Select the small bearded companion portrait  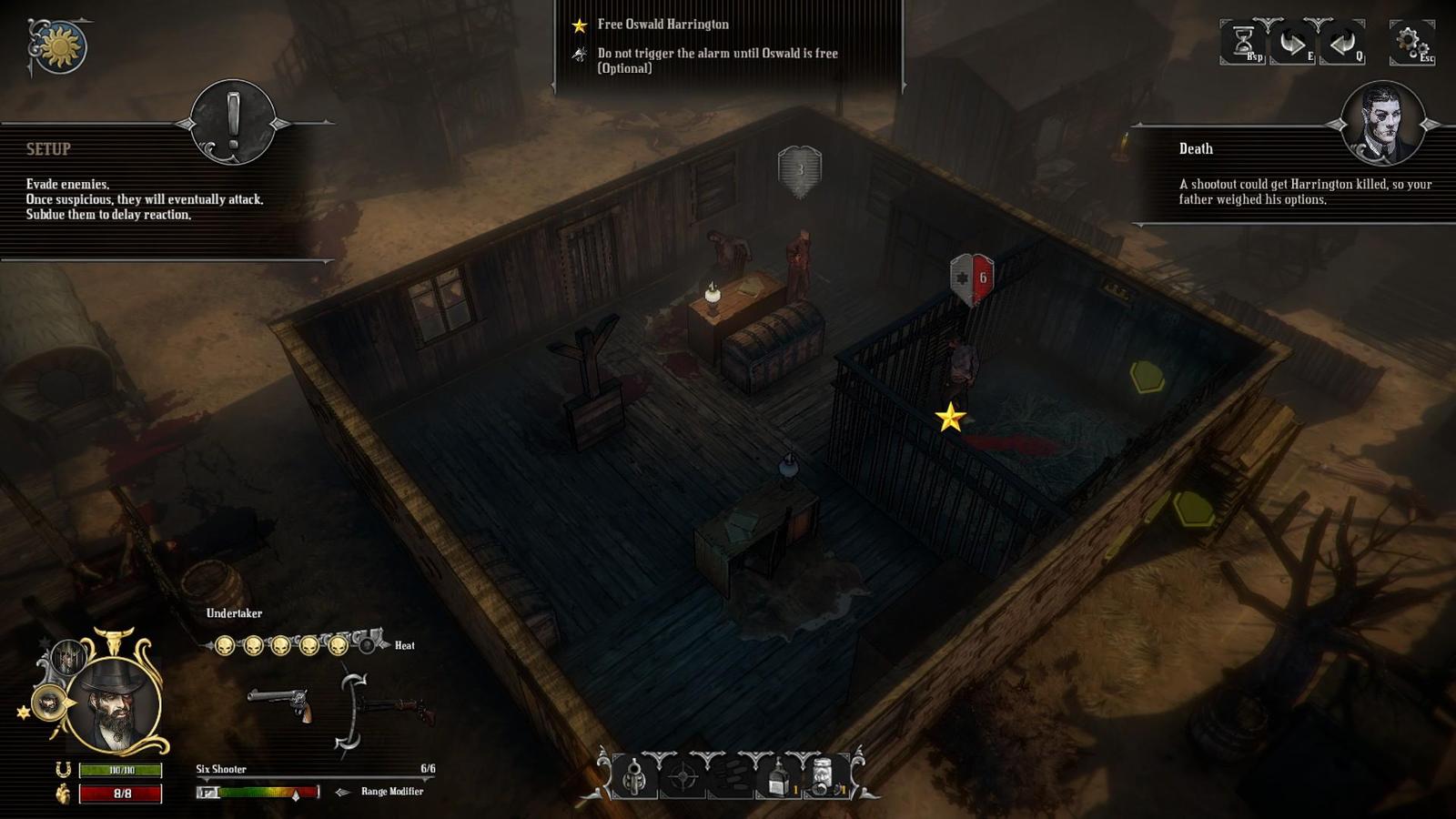[x=48, y=703]
